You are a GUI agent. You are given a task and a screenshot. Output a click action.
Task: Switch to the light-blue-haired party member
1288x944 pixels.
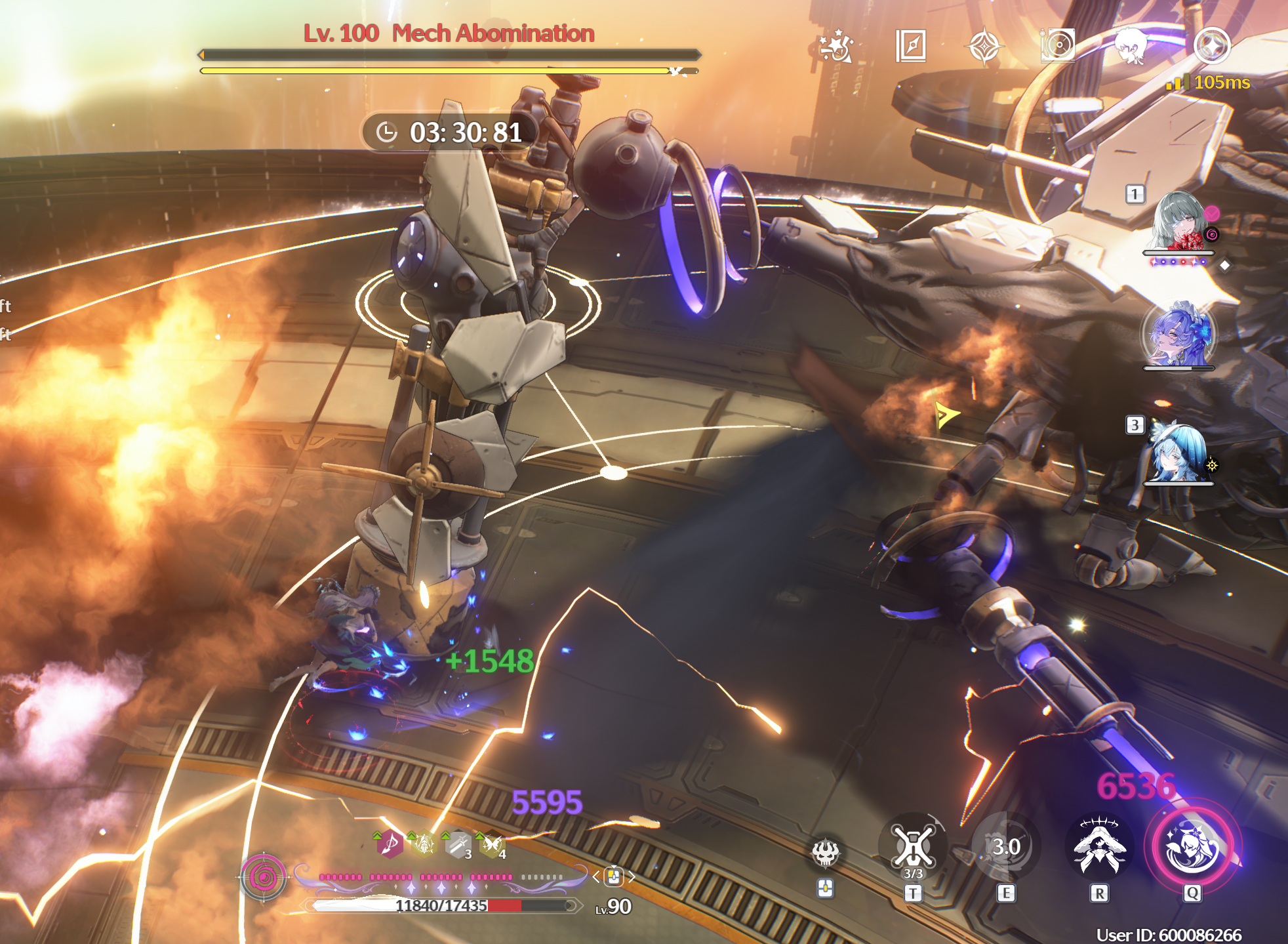(x=1178, y=453)
